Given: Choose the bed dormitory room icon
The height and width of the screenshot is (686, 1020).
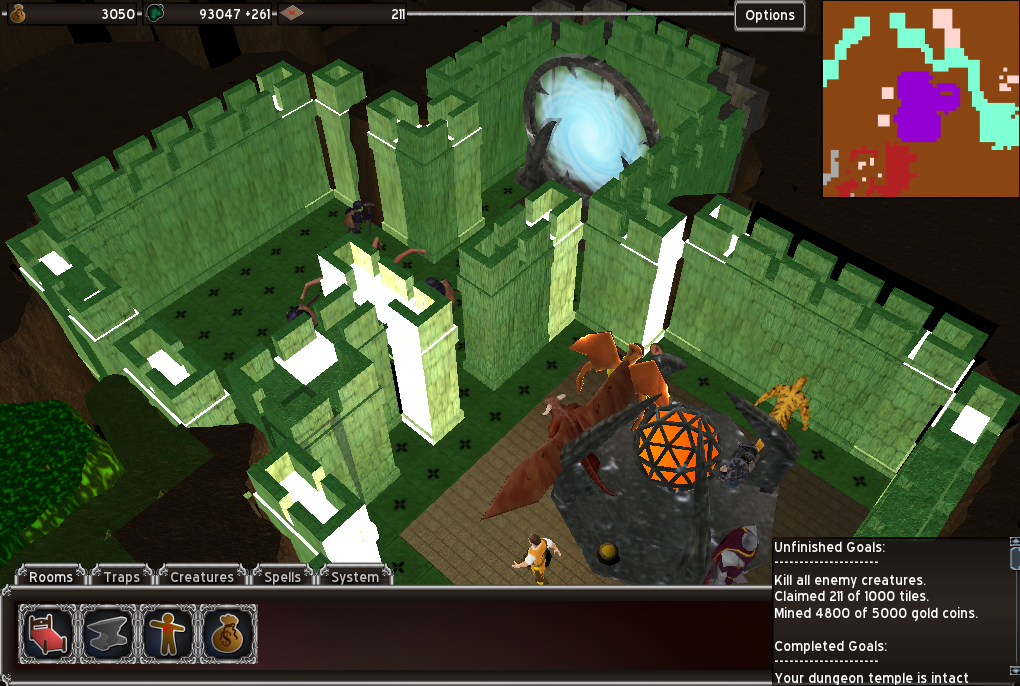Looking at the screenshot, I should coord(48,634).
